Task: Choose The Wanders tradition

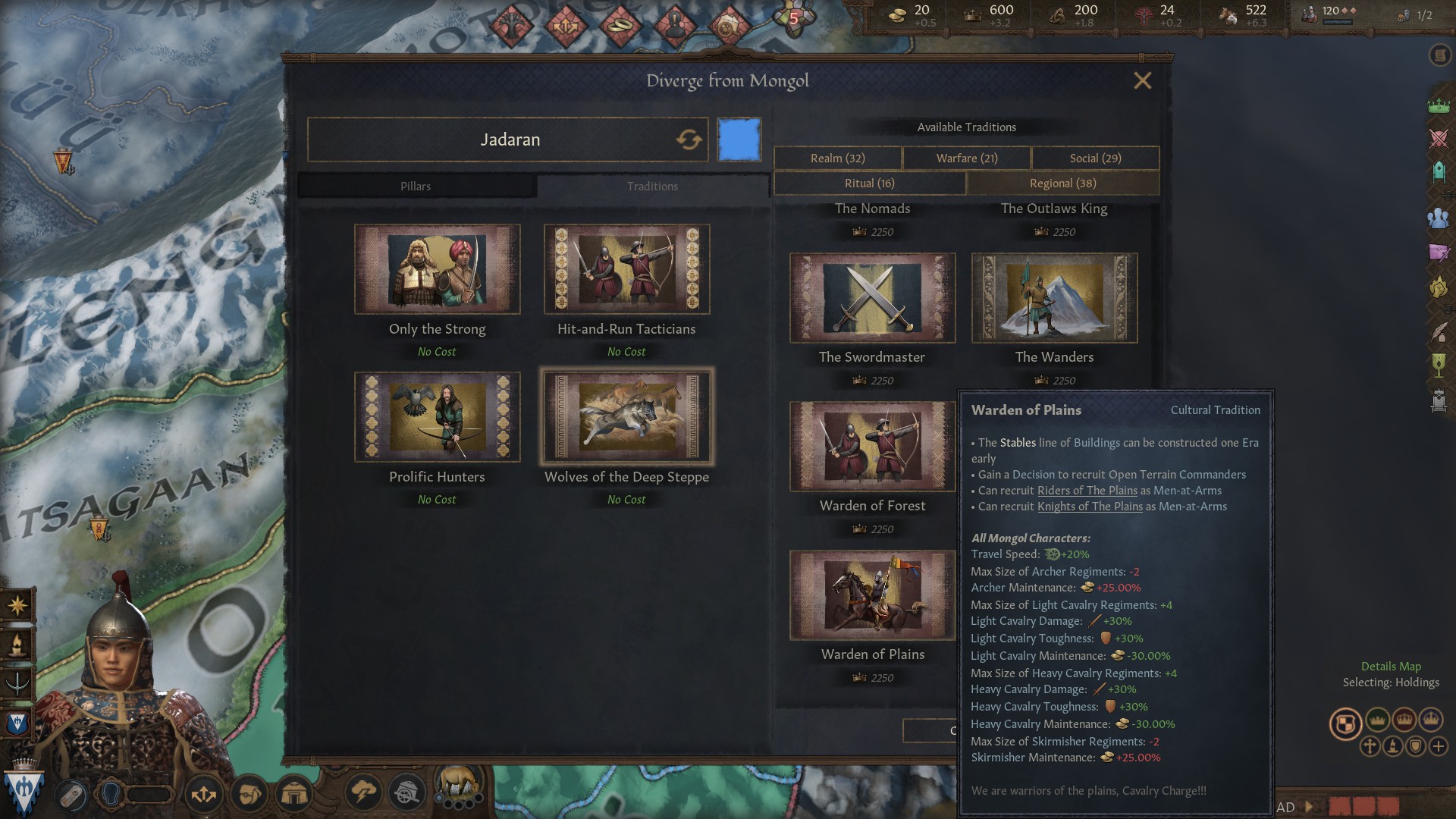Action: (x=1054, y=298)
